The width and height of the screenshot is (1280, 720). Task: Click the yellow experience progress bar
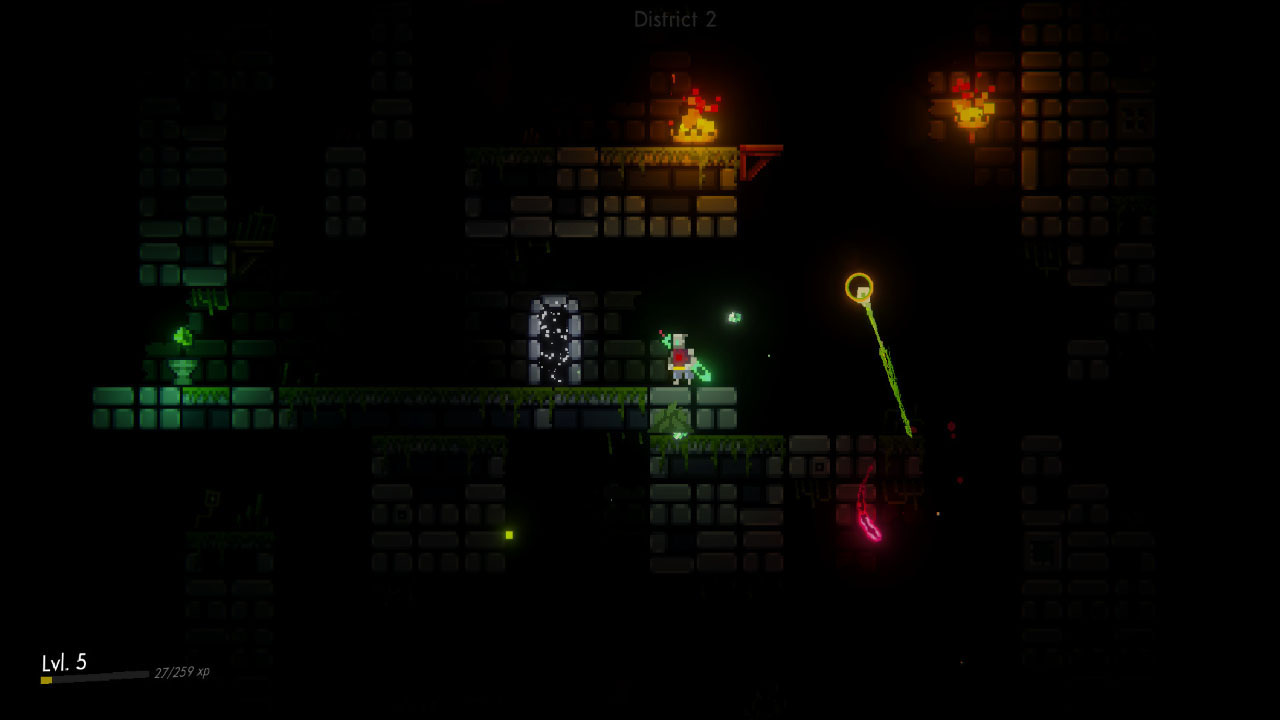[45, 678]
